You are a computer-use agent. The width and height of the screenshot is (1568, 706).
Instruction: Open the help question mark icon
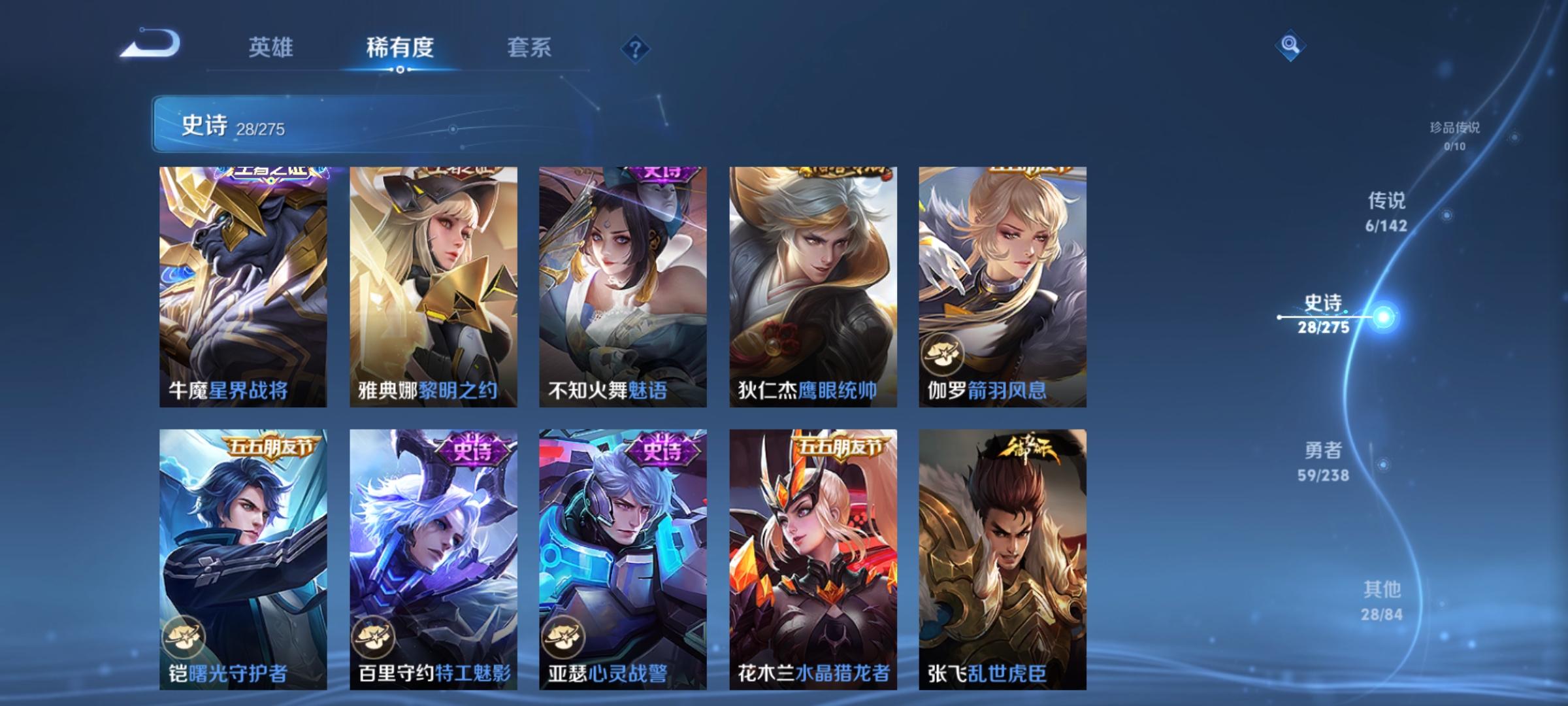coord(637,47)
